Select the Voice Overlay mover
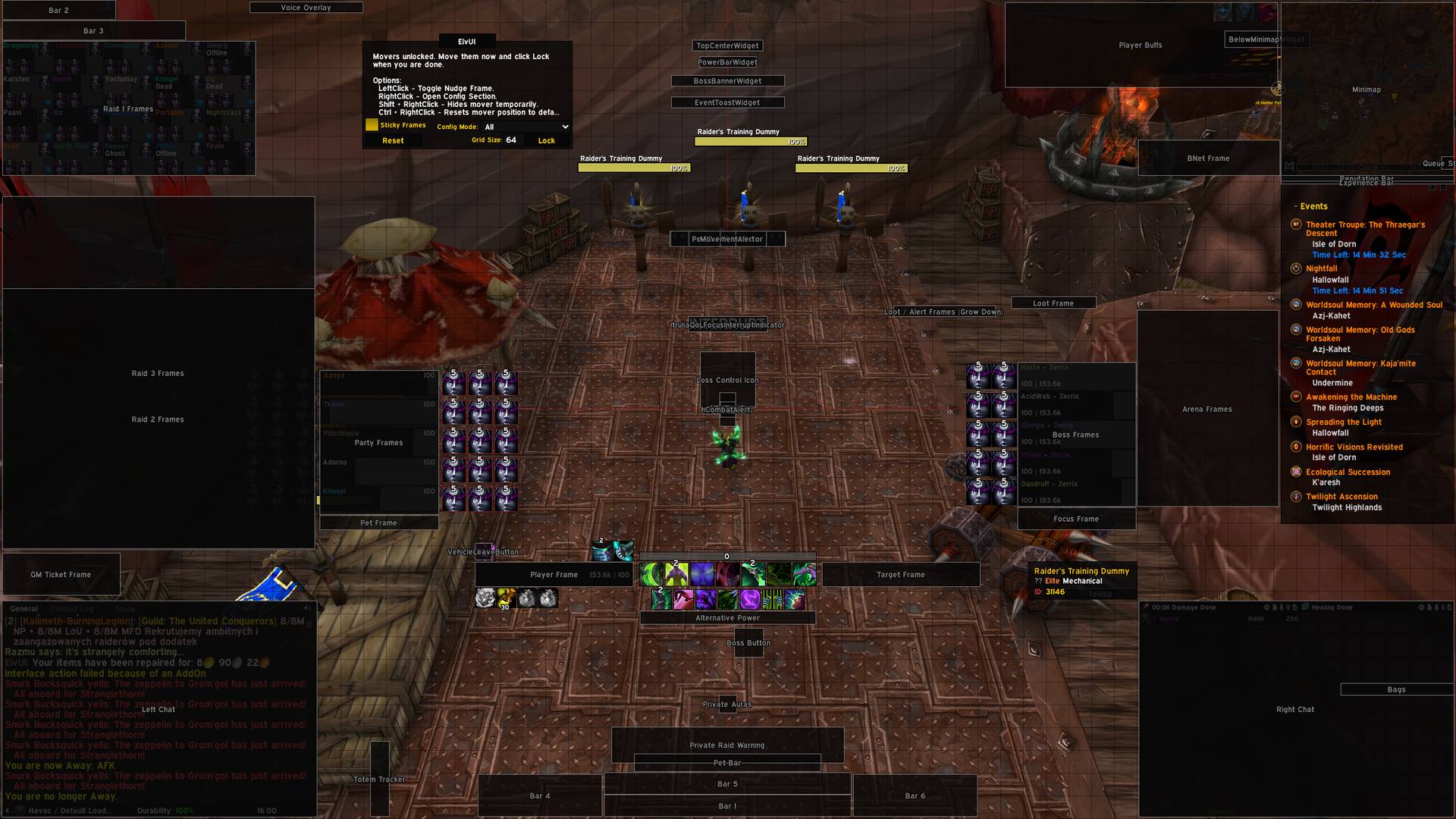1456x819 pixels. click(306, 8)
